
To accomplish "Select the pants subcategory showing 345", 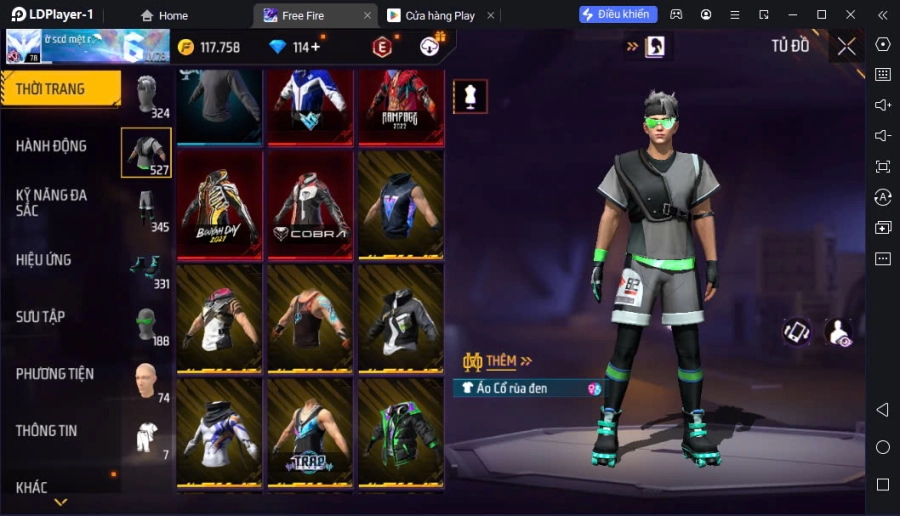I will pos(147,210).
